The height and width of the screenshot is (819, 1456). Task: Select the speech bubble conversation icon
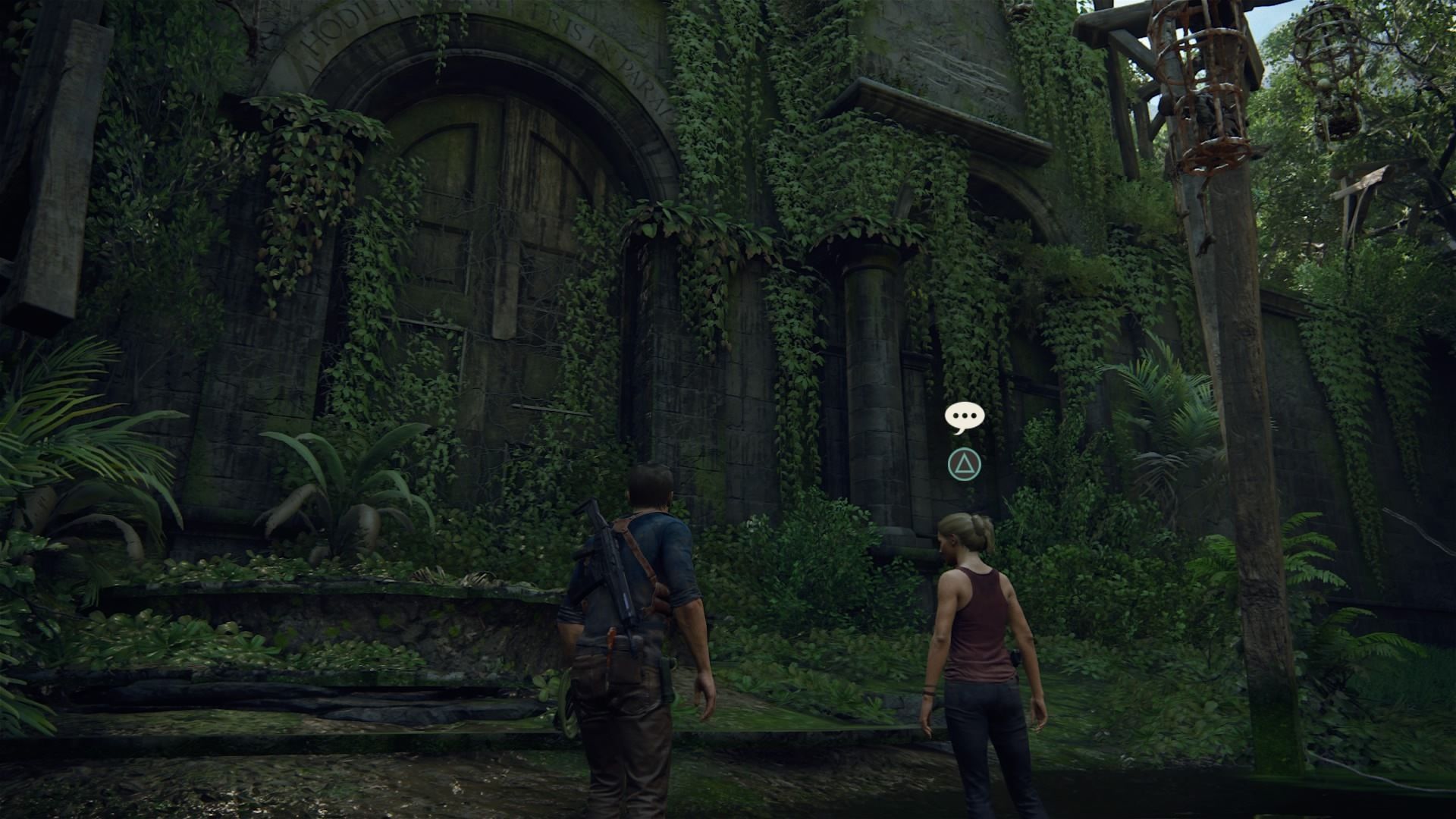[964, 417]
